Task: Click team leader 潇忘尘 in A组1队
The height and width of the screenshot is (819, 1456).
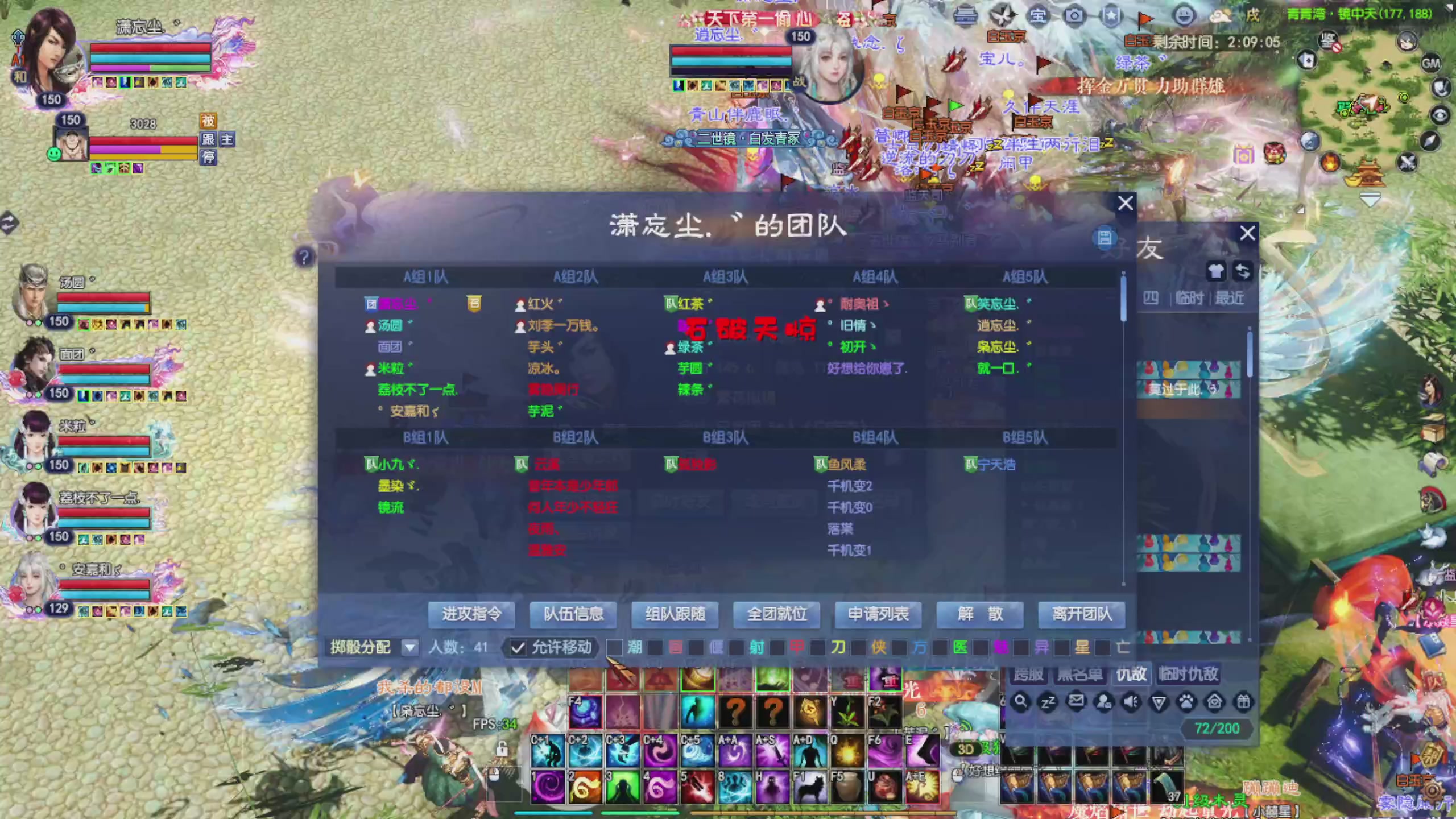Action: tap(398, 304)
